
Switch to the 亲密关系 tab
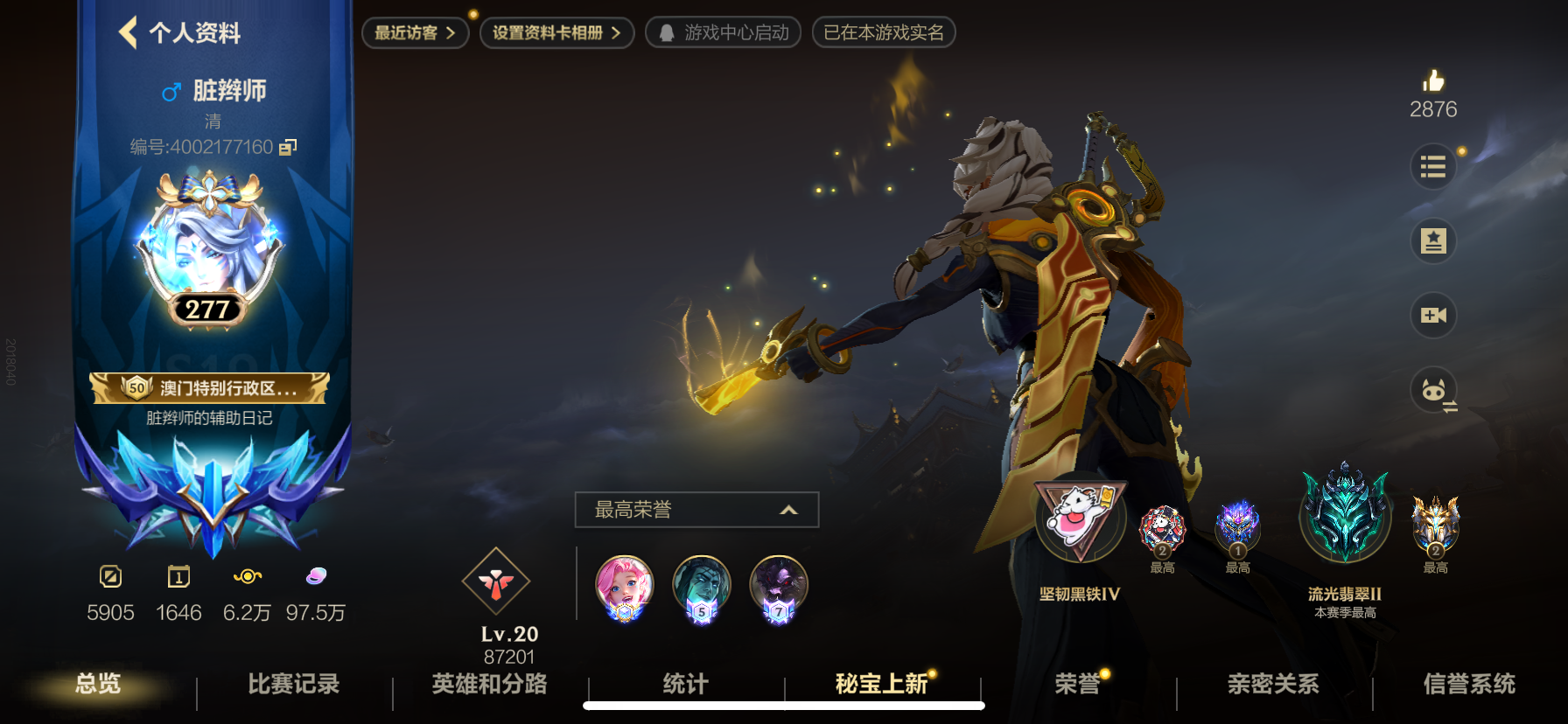1273,684
